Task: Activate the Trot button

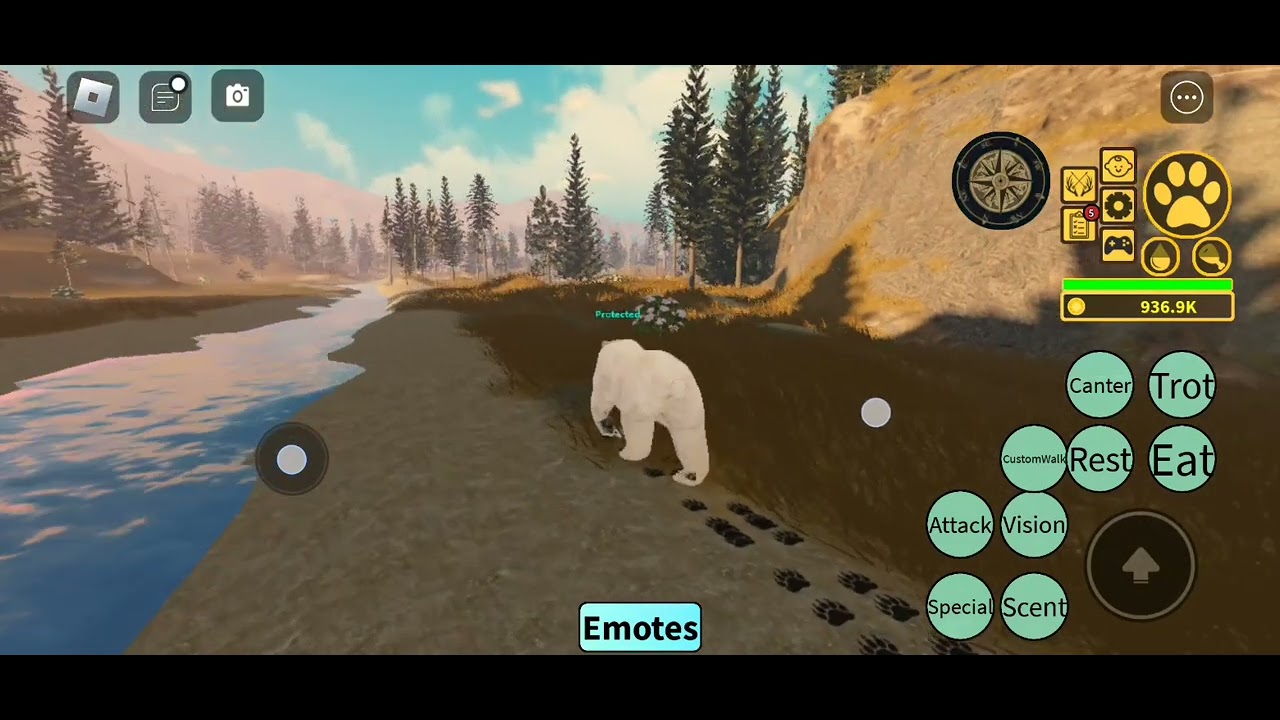Action: click(x=1182, y=385)
